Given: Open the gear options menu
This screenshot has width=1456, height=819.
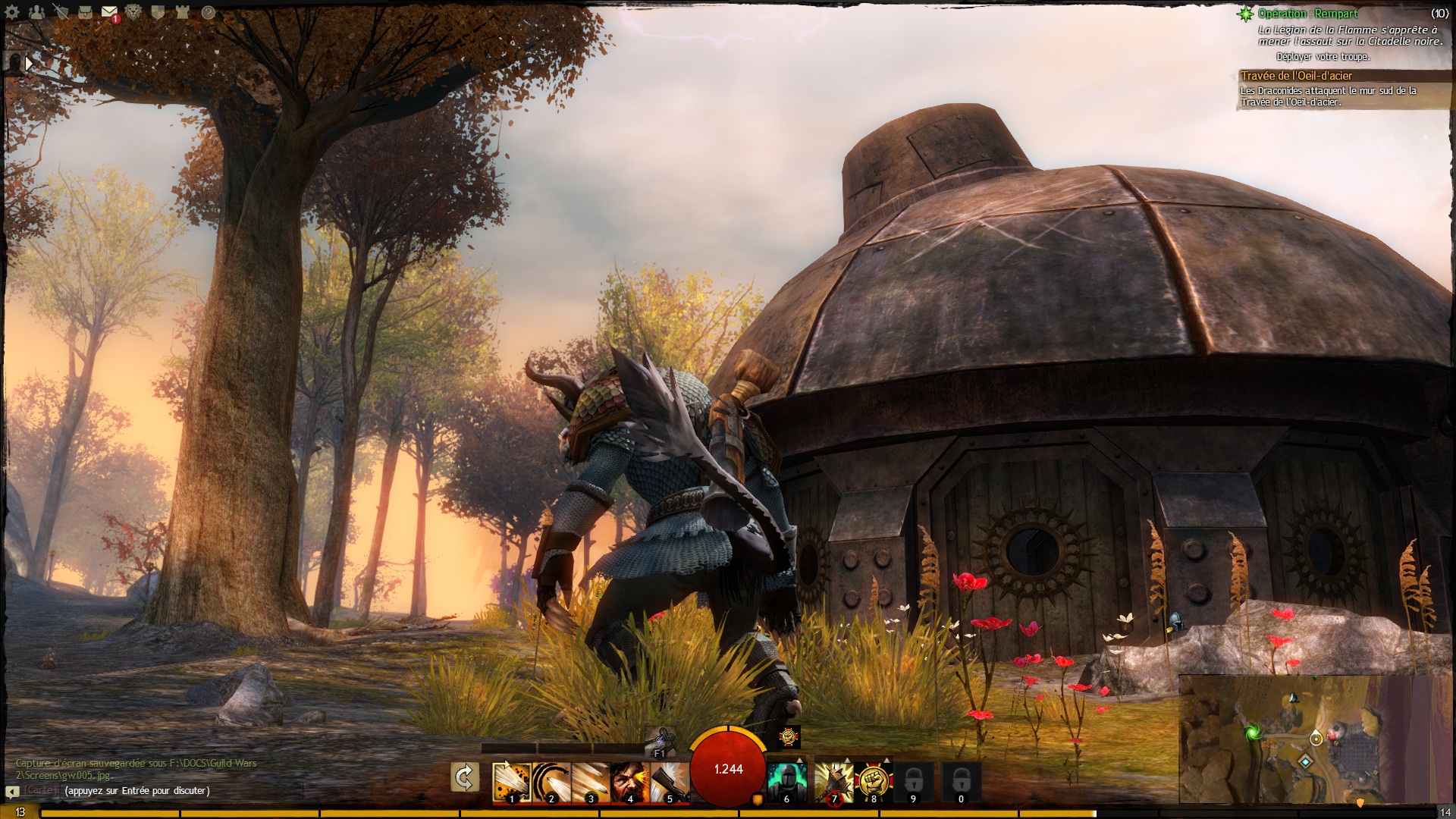Looking at the screenshot, I should coord(12,12).
